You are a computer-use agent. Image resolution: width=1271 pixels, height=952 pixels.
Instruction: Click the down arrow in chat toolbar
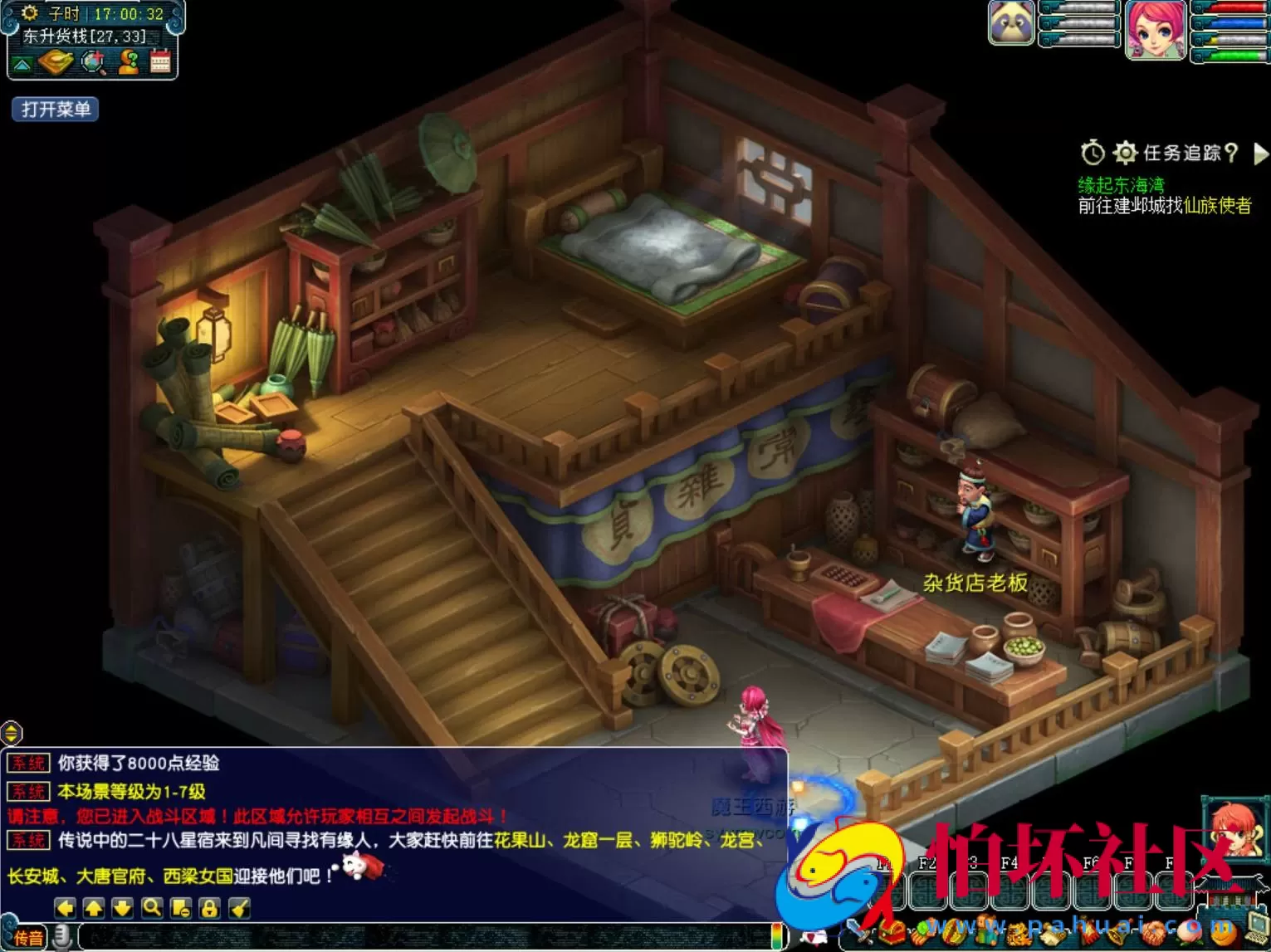coord(120,910)
